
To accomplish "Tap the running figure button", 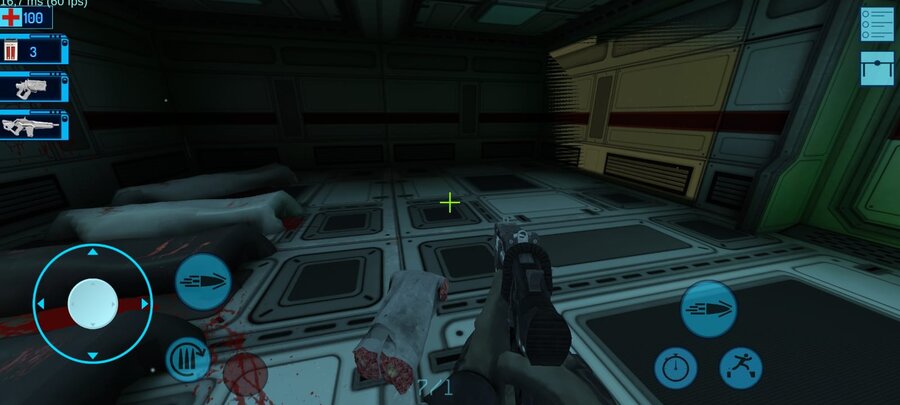I will [x=741, y=368].
